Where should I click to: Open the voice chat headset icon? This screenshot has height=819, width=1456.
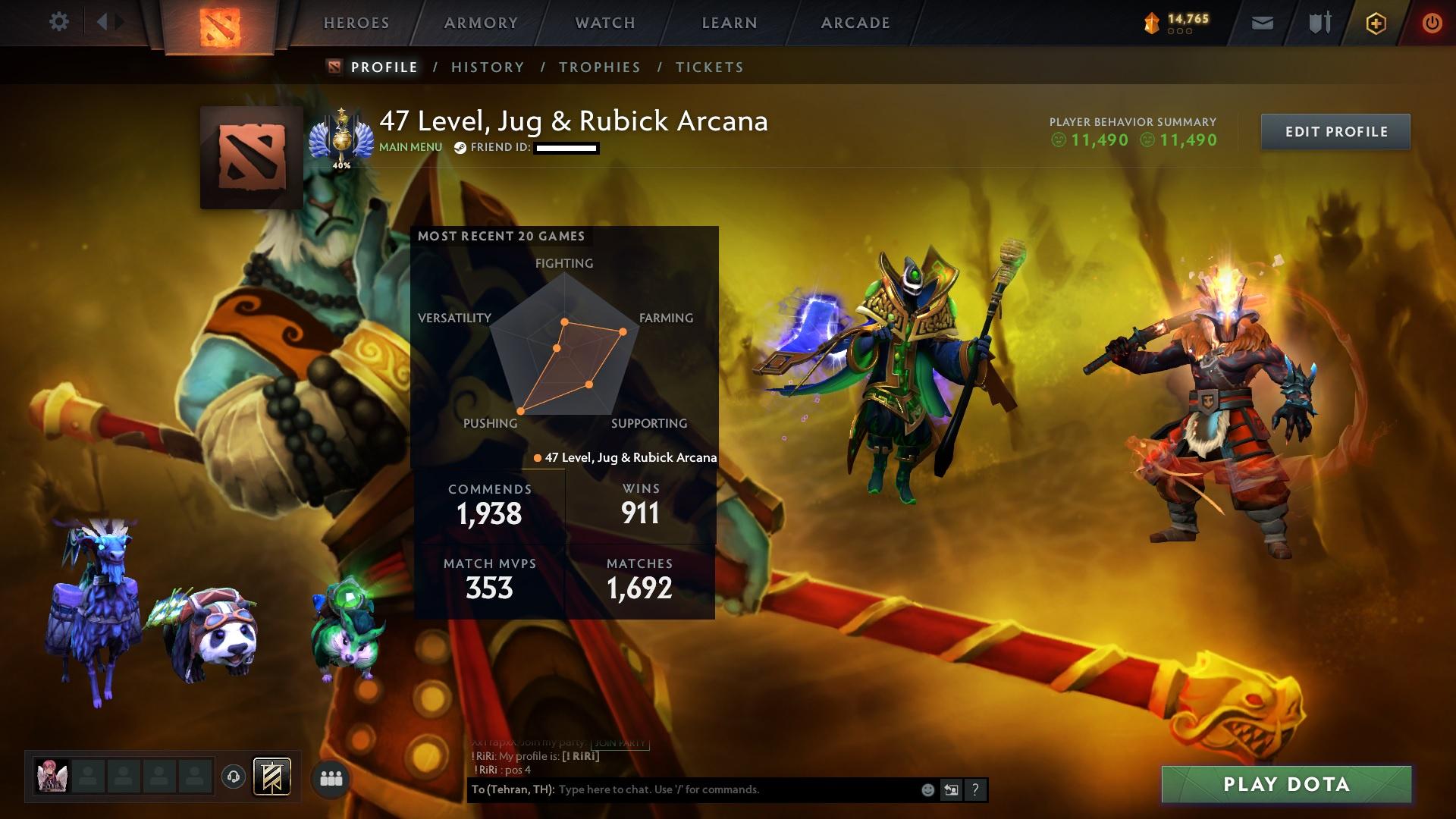point(234,777)
